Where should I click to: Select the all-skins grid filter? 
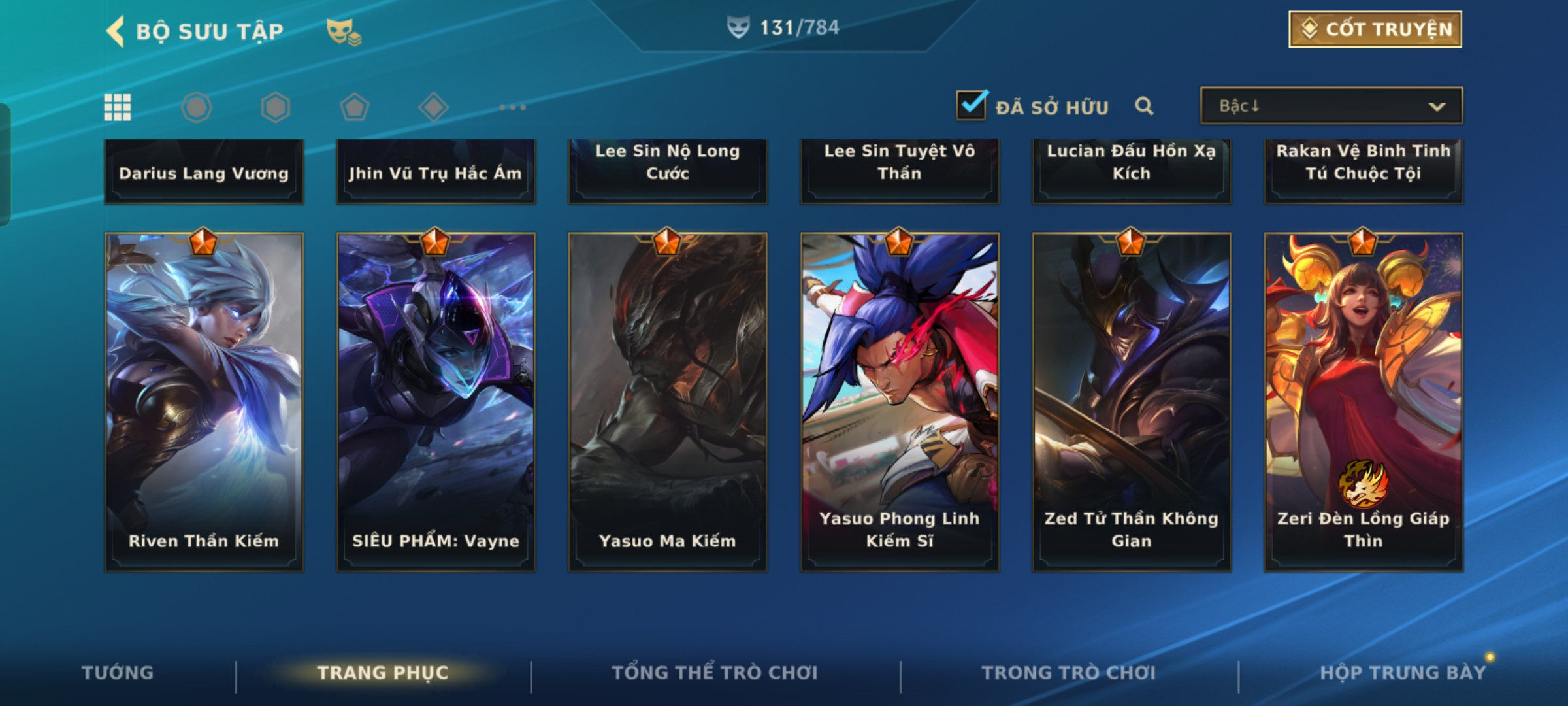[118, 107]
